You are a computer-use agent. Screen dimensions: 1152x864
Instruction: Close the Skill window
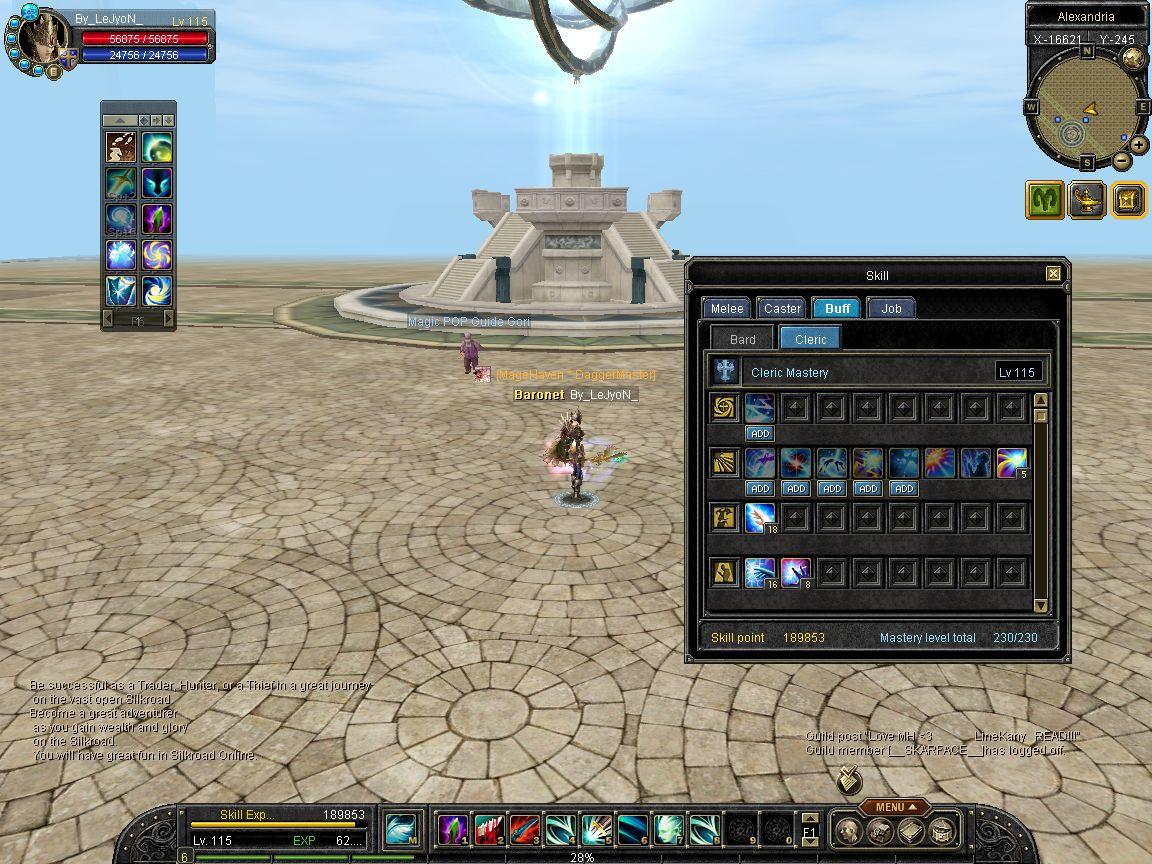[x=1053, y=274]
